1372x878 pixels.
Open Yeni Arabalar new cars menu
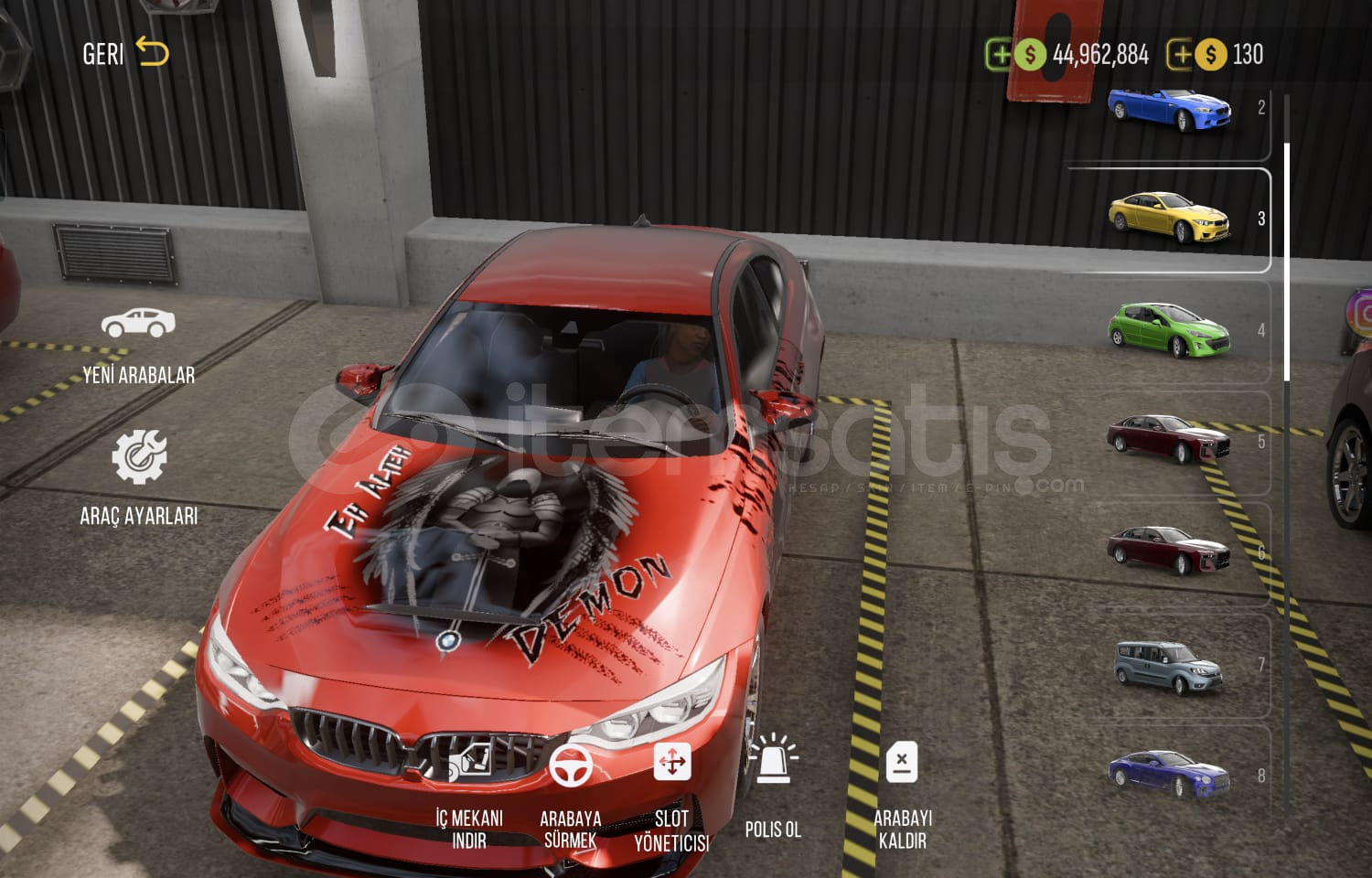tap(138, 346)
